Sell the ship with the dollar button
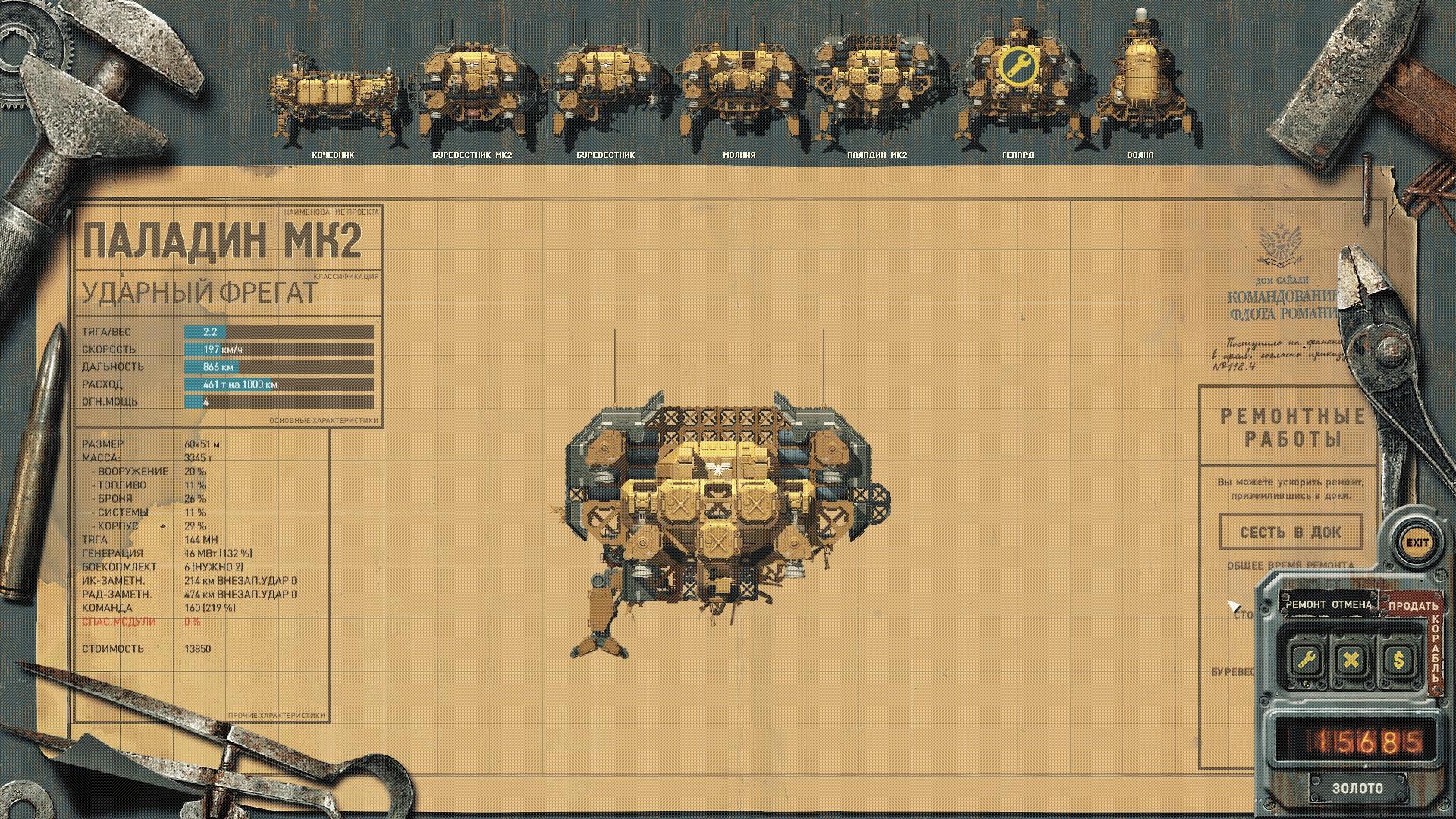1456x819 pixels. click(1398, 660)
